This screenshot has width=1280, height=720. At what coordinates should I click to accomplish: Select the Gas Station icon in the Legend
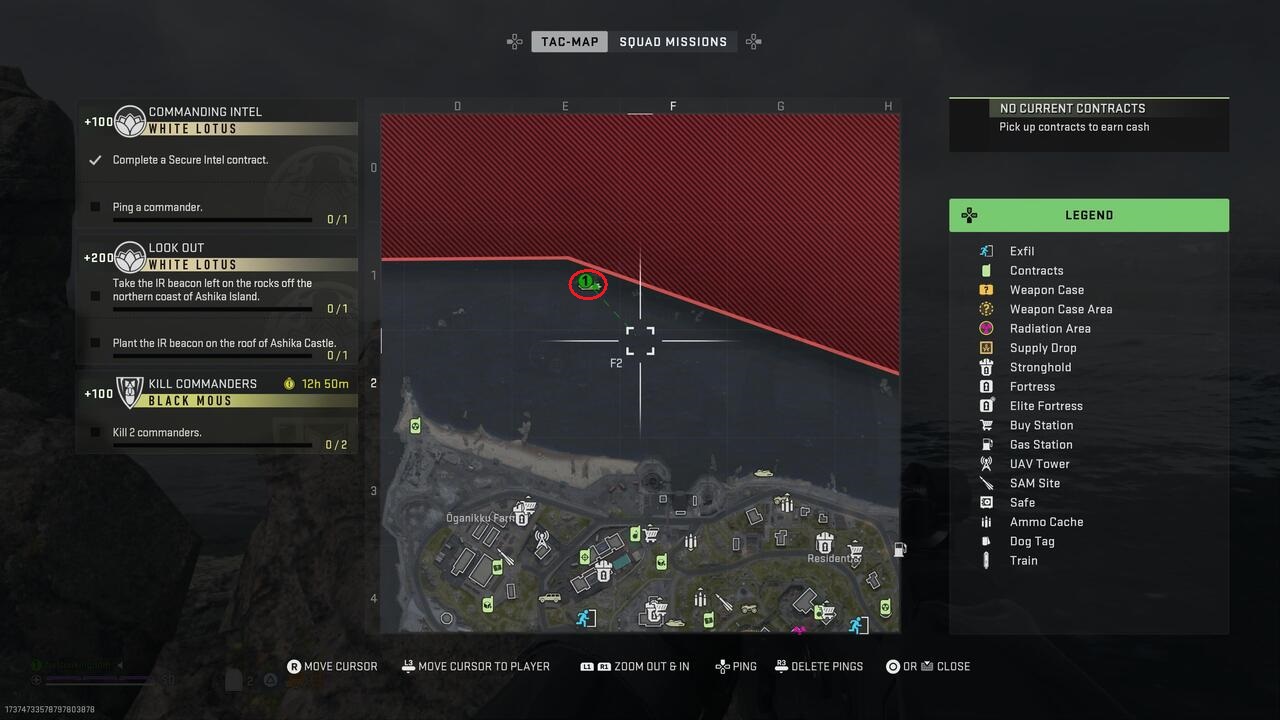coord(985,444)
